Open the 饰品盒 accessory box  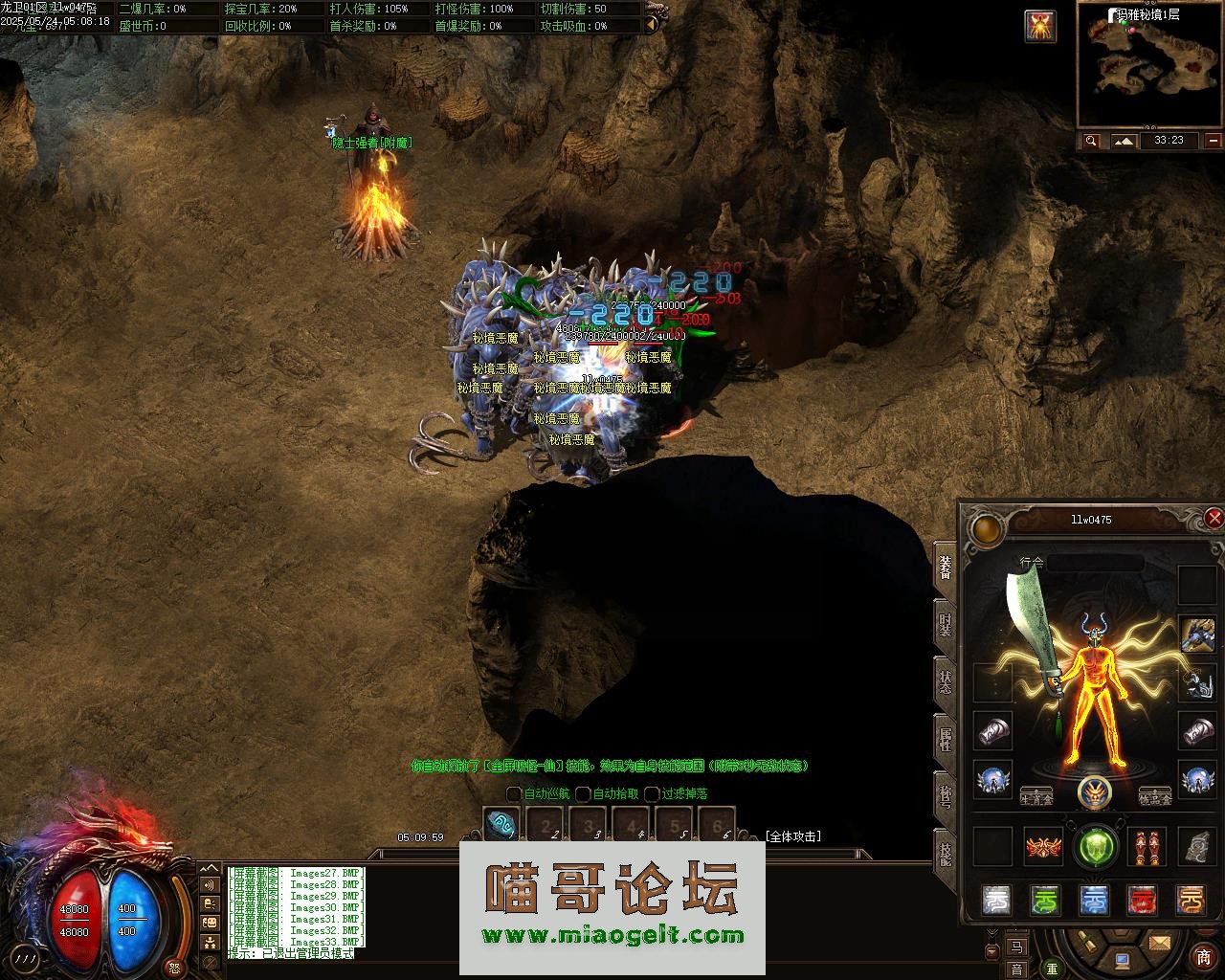point(1155,797)
